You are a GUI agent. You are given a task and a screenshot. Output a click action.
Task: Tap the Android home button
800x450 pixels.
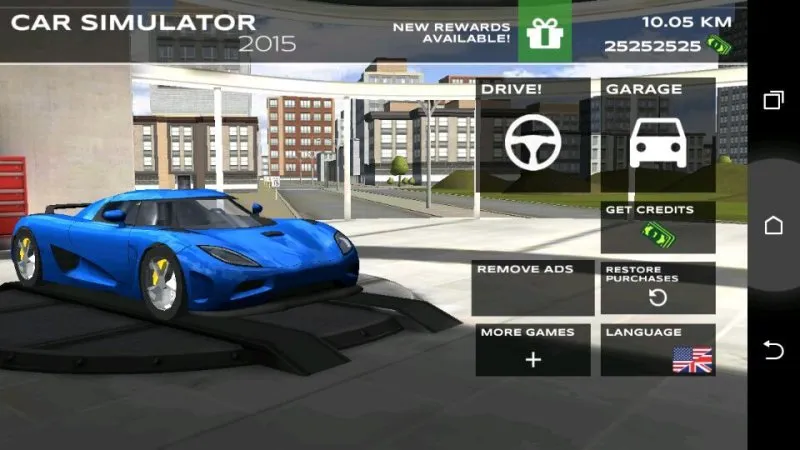coord(773,225)
